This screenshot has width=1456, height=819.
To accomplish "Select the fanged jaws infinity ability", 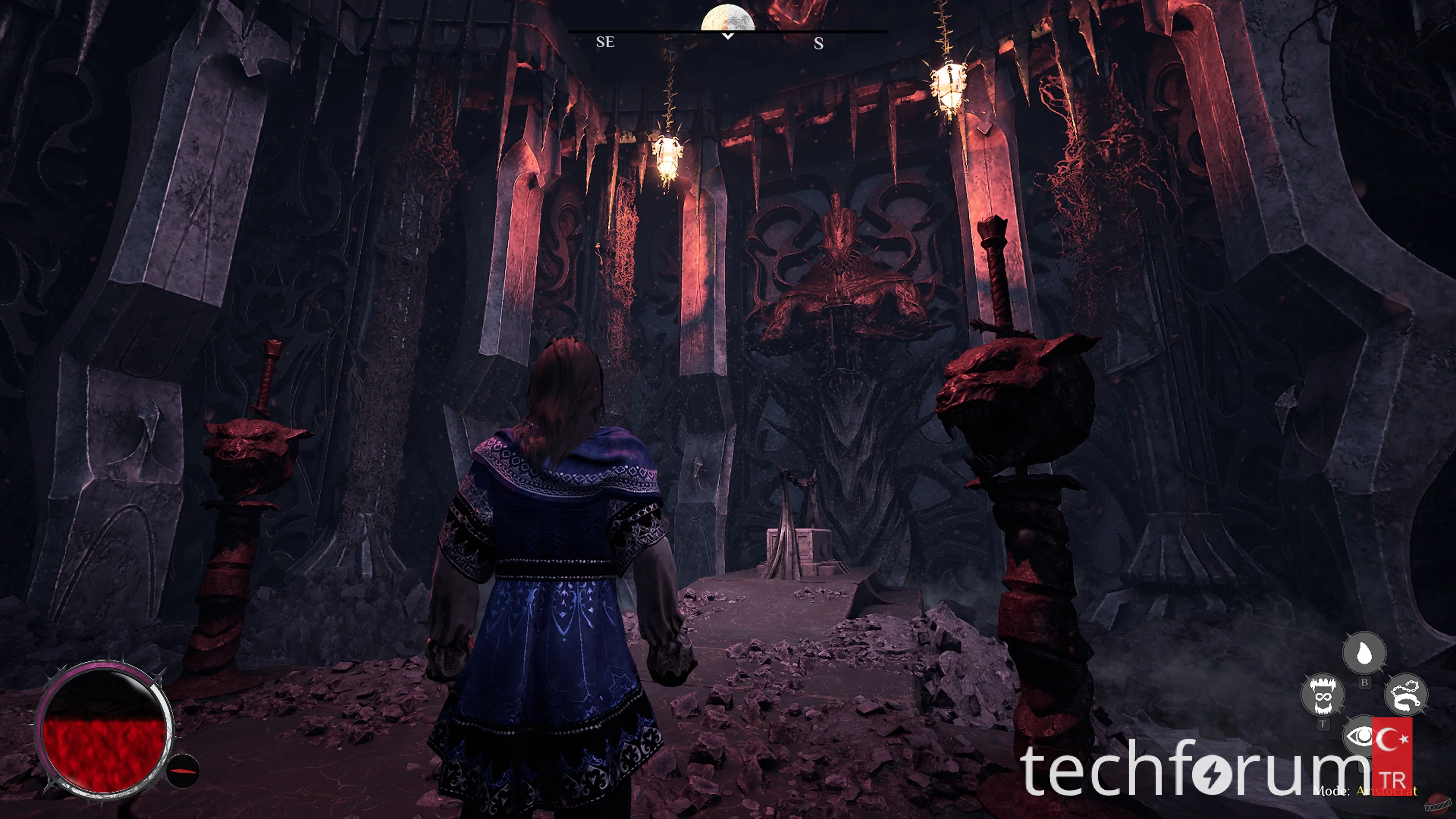I will pyautogui.click(x=1322, y=695).
